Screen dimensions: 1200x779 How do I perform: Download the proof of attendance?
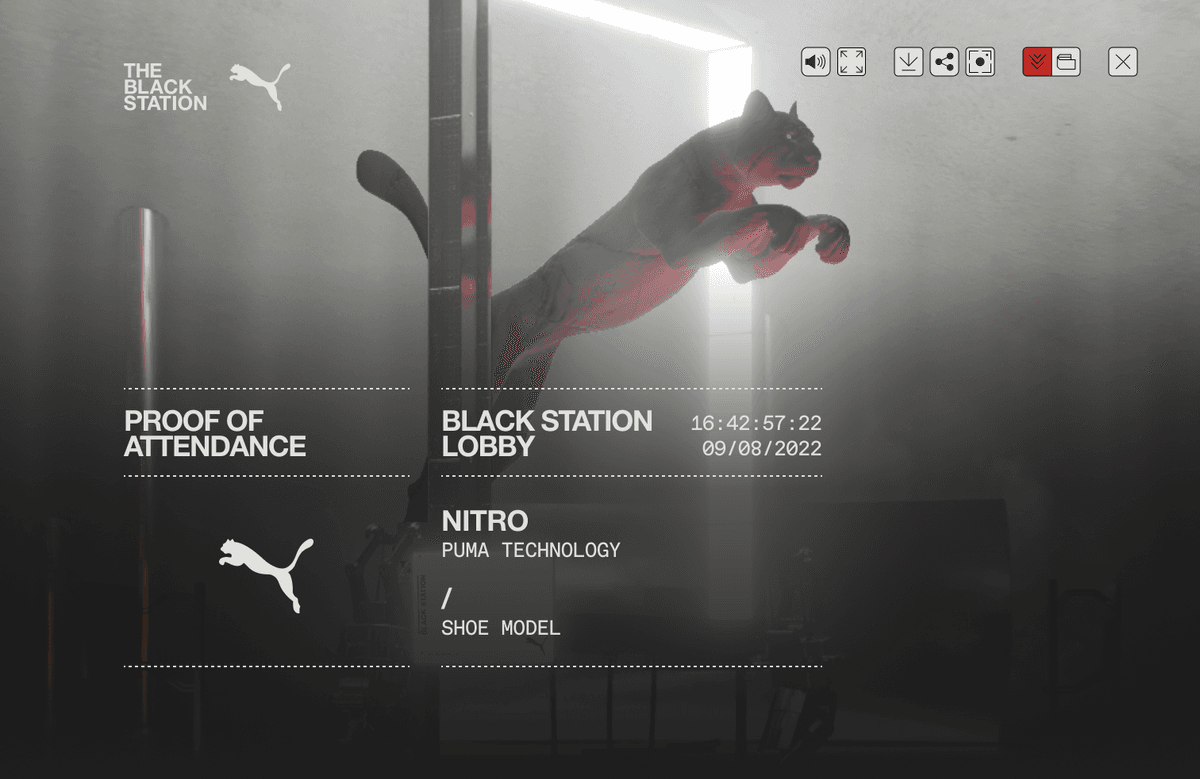tap(908, 62)
